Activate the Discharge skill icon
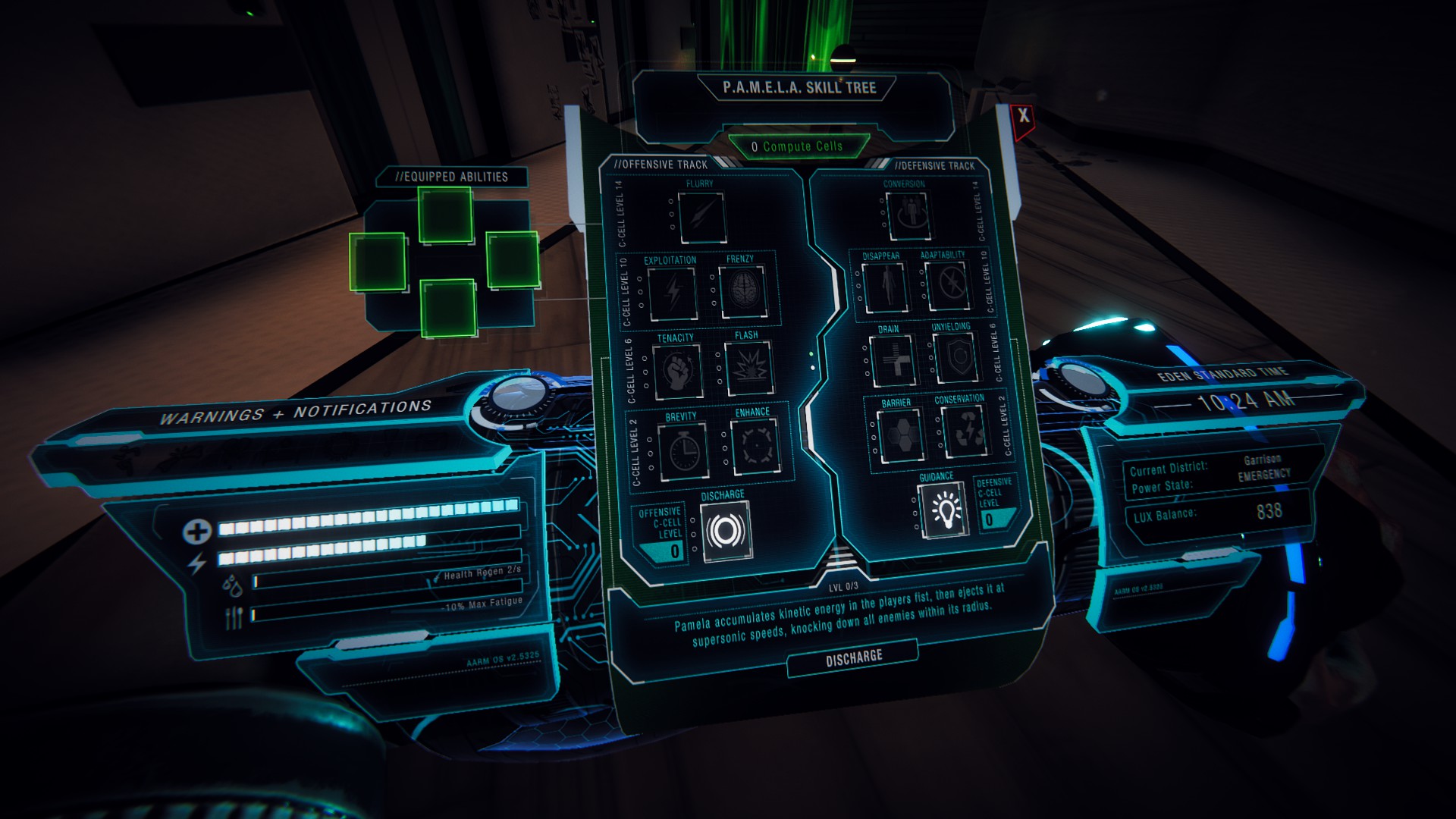The image size is (1456, 819). (726, 533)
